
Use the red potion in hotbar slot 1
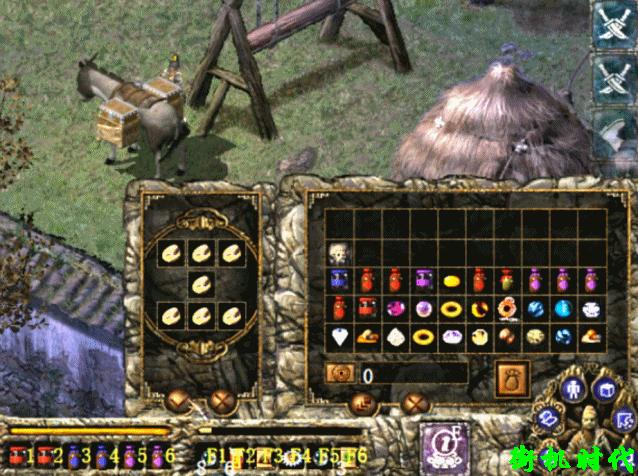(19, 455)
